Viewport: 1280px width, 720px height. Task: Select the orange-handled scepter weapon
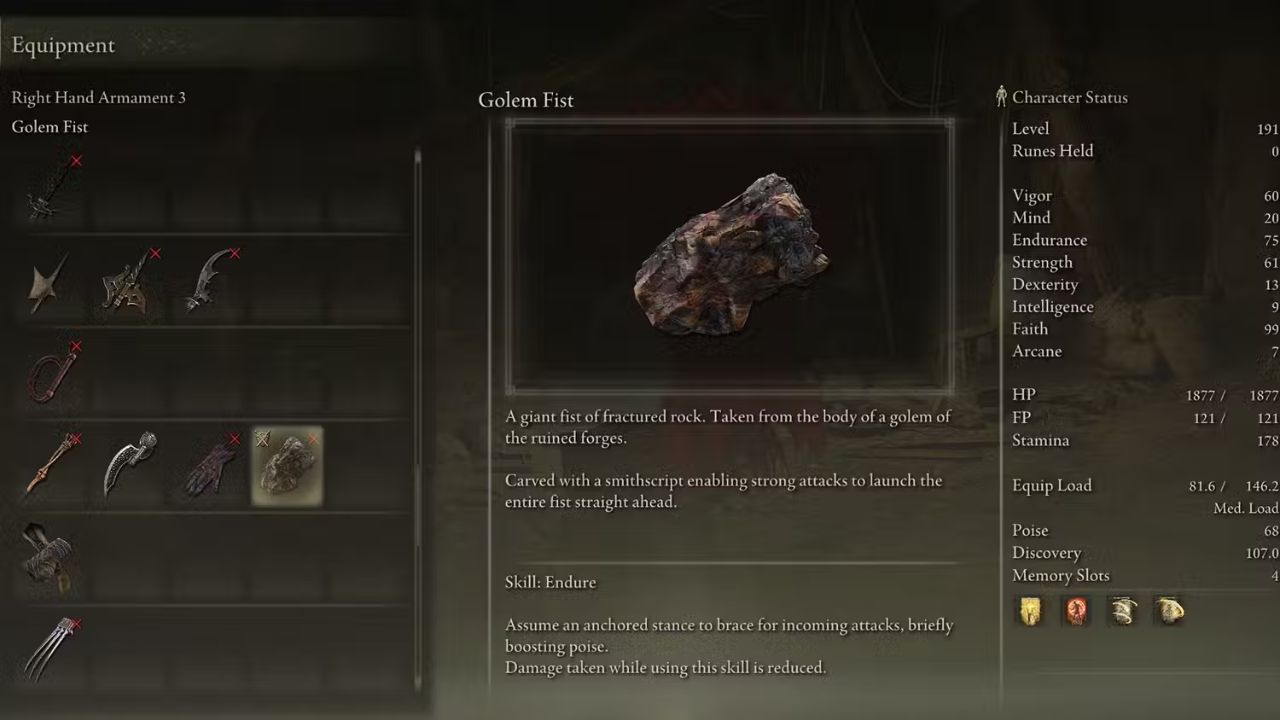tap(50, 466)
